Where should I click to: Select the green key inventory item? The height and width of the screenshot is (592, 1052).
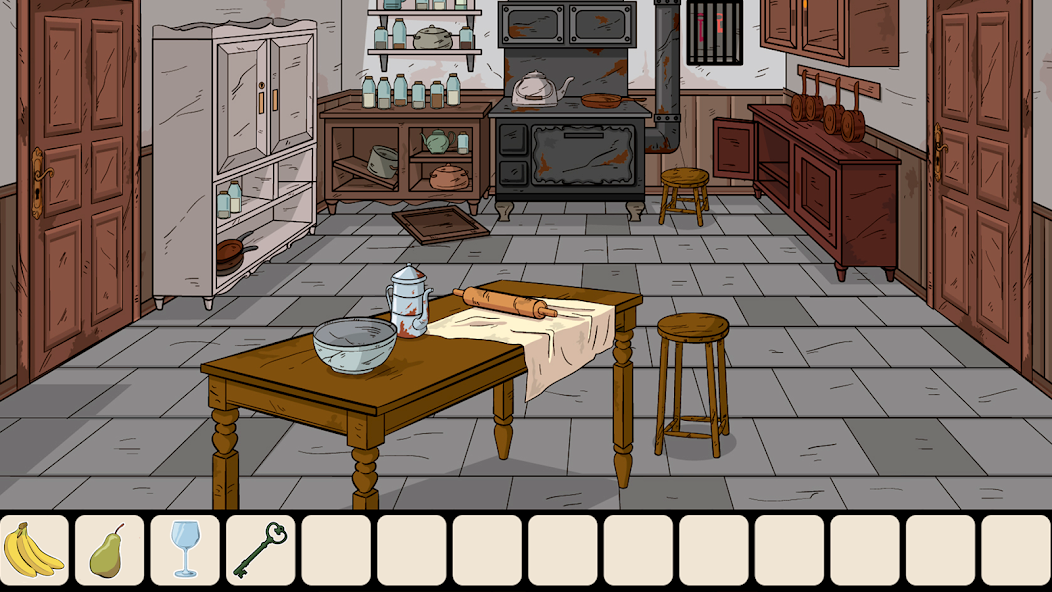[260, 550]
